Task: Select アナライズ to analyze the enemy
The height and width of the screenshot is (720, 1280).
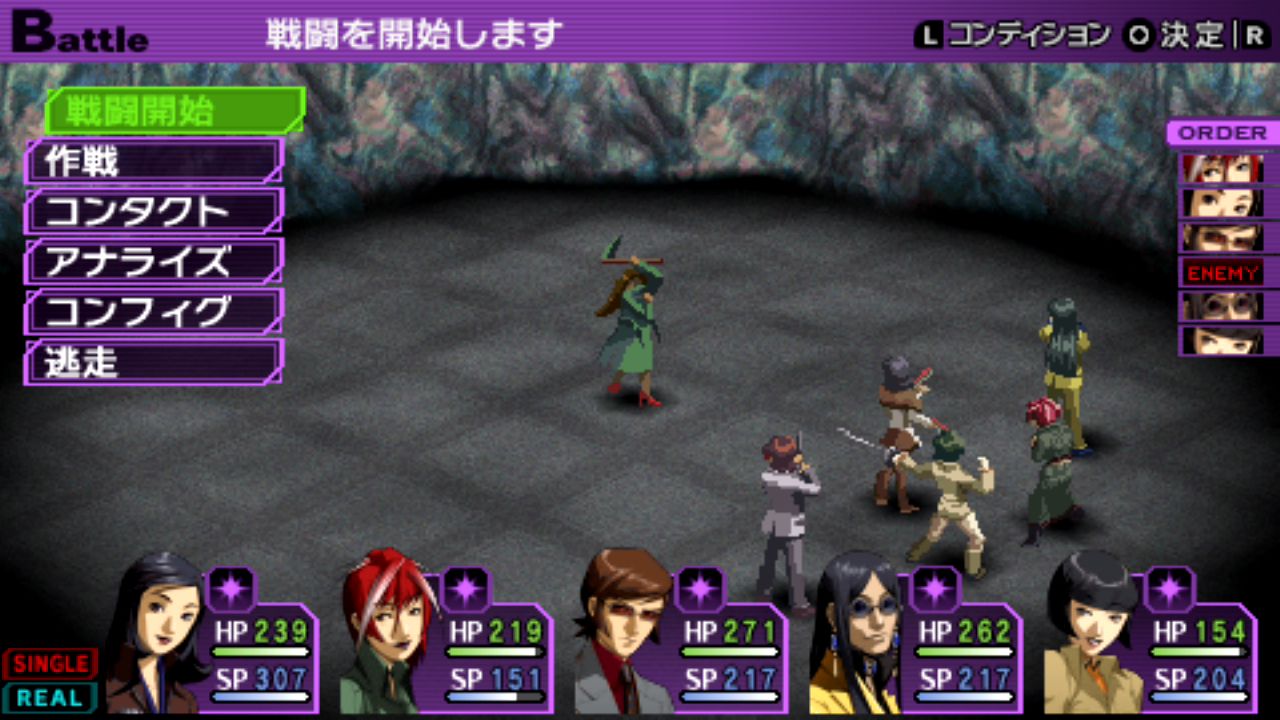Action: click(x=154, y=261)
